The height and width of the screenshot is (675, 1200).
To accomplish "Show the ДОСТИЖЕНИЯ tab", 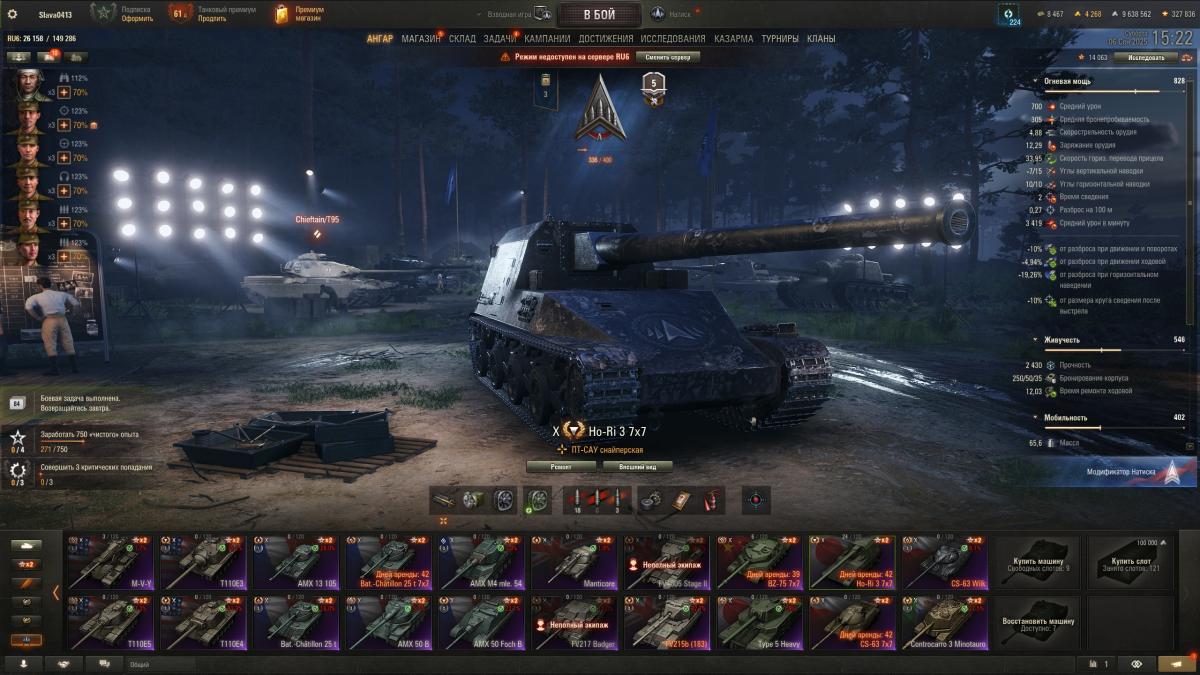I will (606, 39).
